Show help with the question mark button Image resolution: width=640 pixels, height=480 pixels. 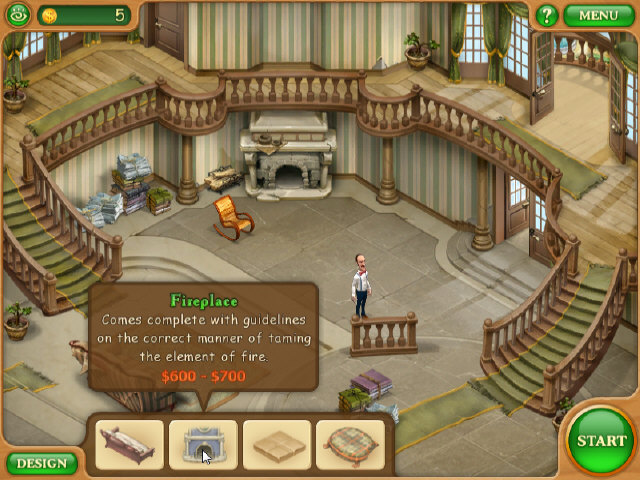pyautogui.click(x=546, y=15)
